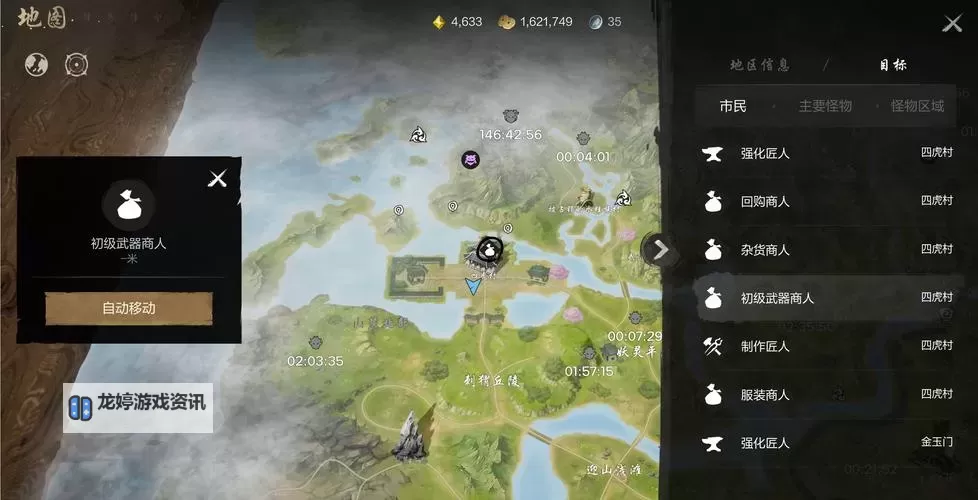Select the 目标 tab

pyautogui.click(x=893, y=65)
